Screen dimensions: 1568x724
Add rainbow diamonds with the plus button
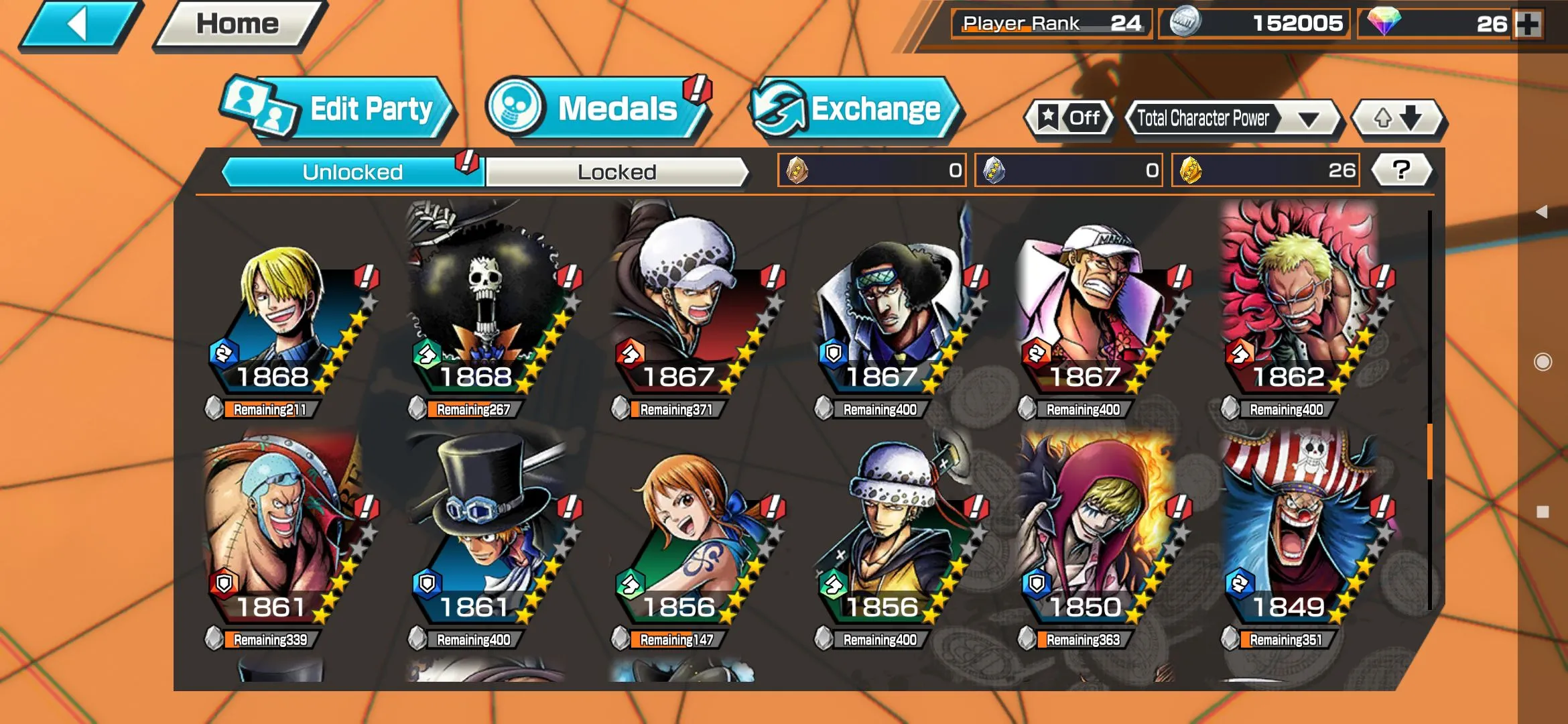tap(1528, 25)
